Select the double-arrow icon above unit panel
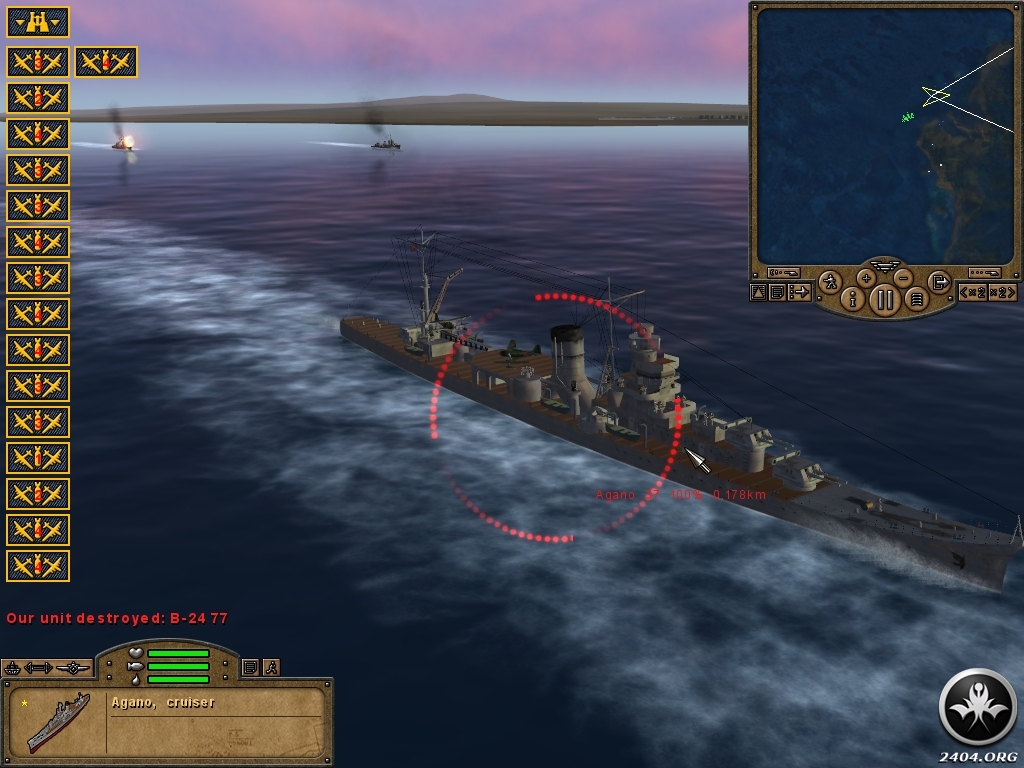Screen dimensions: 1024x768 click(x=39, y=667)
